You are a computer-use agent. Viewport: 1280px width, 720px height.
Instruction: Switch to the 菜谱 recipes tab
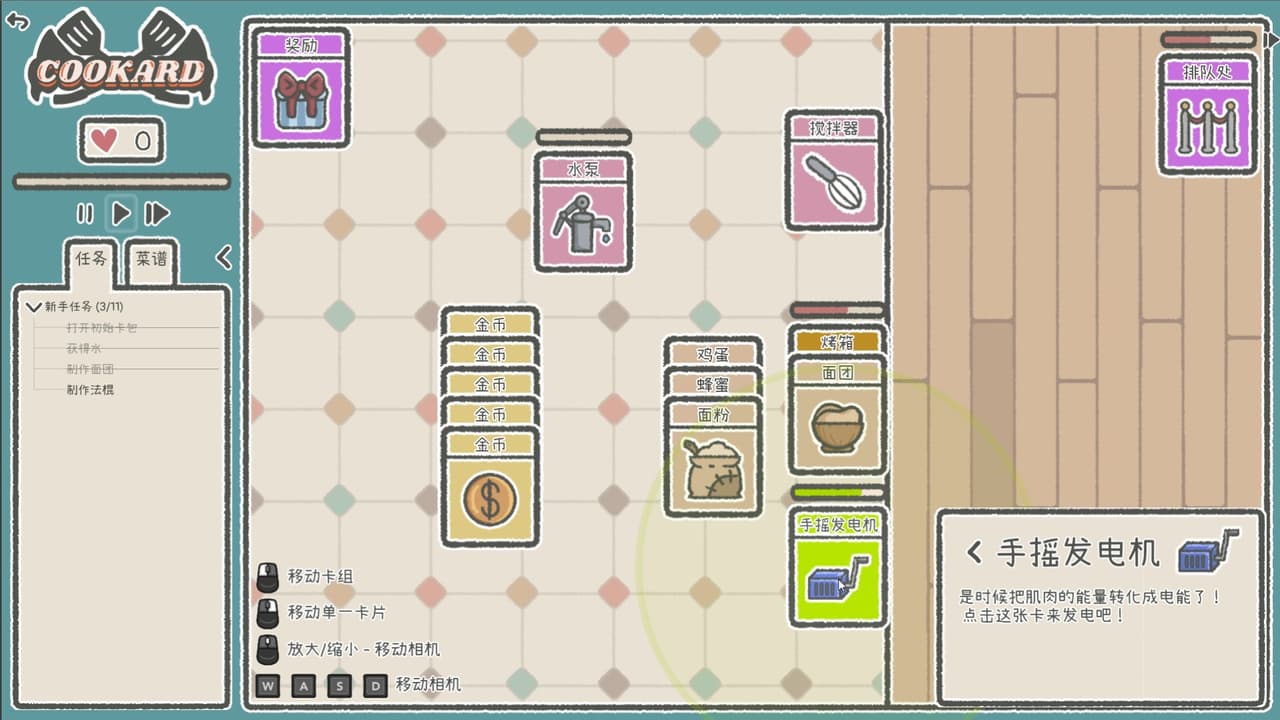tap(152, 259)
